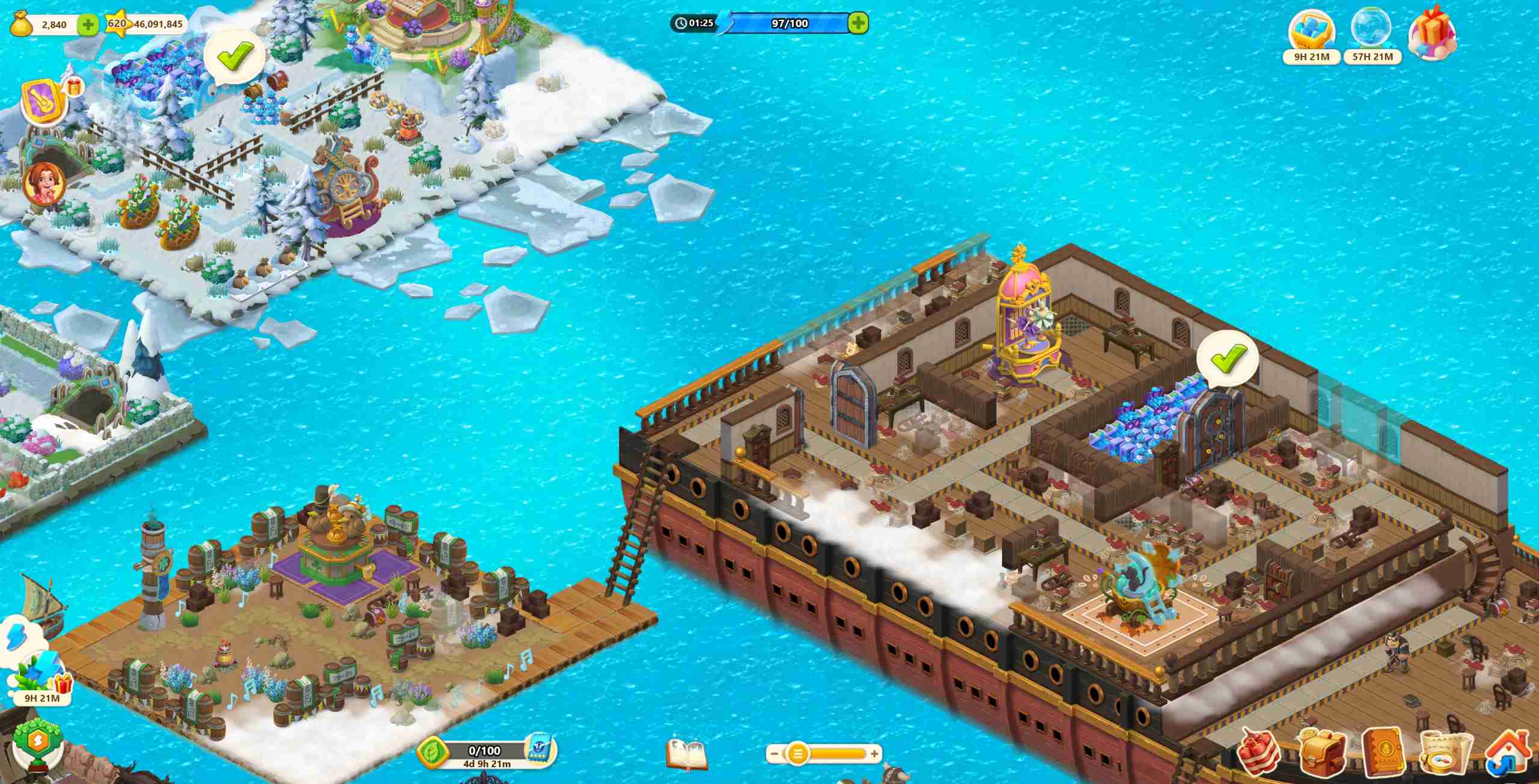
Task: Click the zoom slider's plus button
Action: coord(874,753)
